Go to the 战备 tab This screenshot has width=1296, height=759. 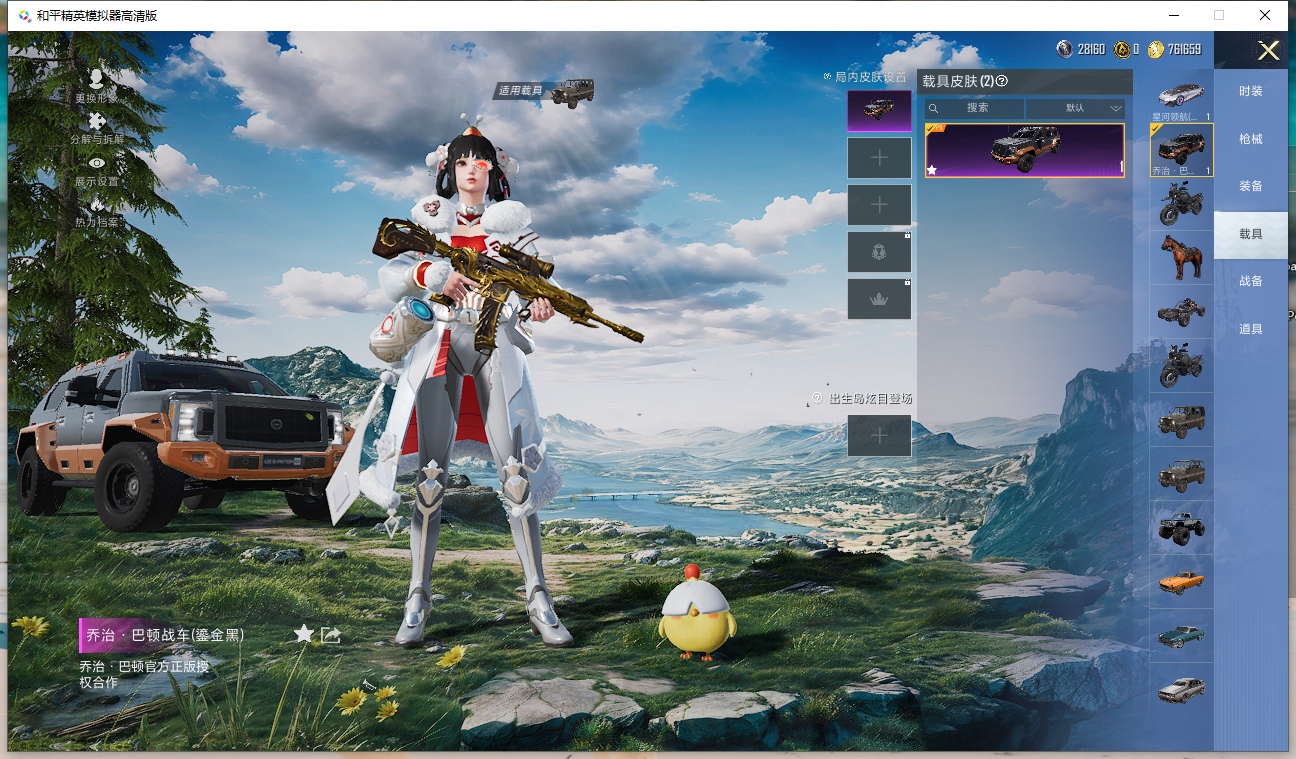[1250, 281]
